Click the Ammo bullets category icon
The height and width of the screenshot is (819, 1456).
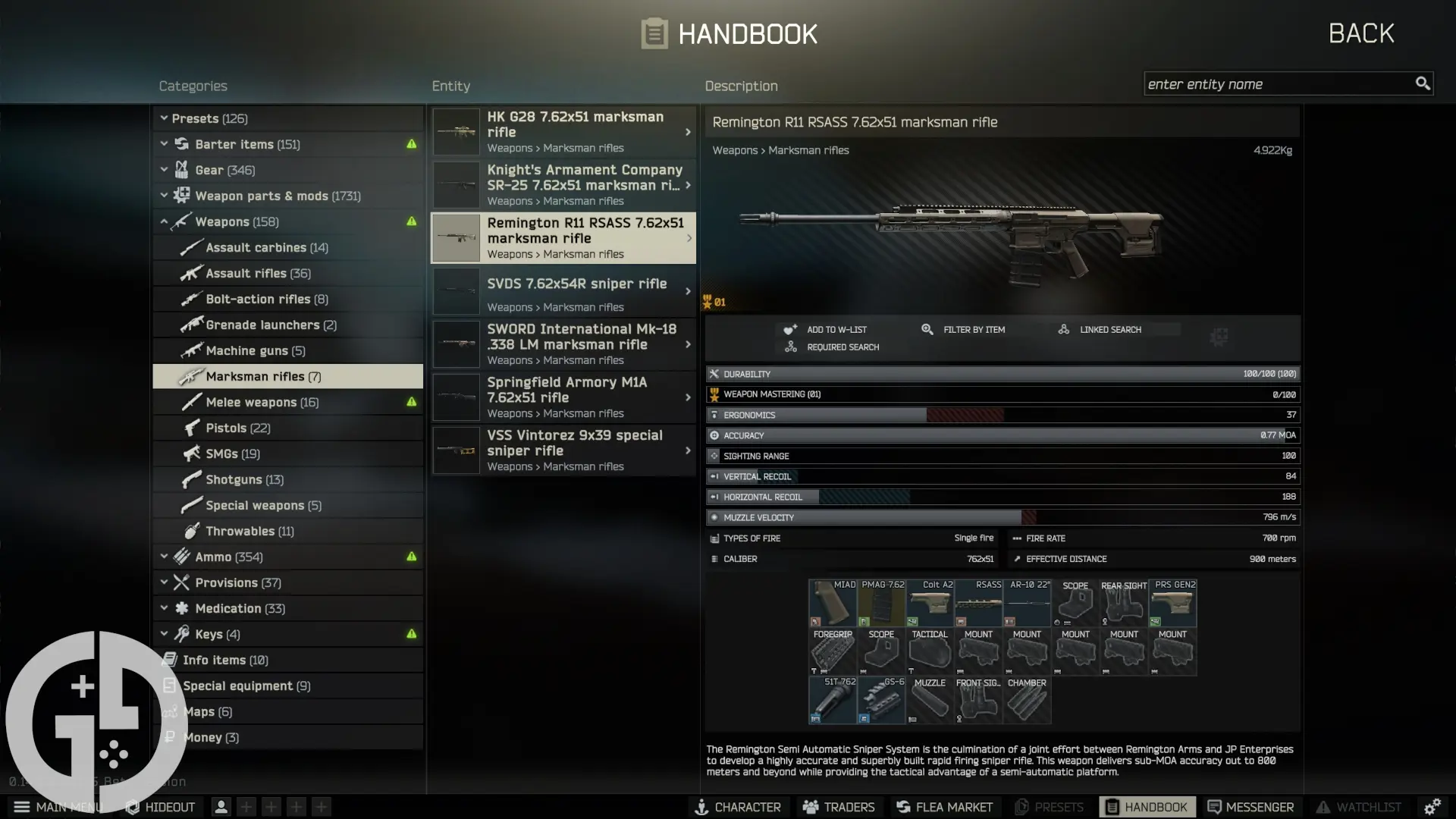pos(180,556)
